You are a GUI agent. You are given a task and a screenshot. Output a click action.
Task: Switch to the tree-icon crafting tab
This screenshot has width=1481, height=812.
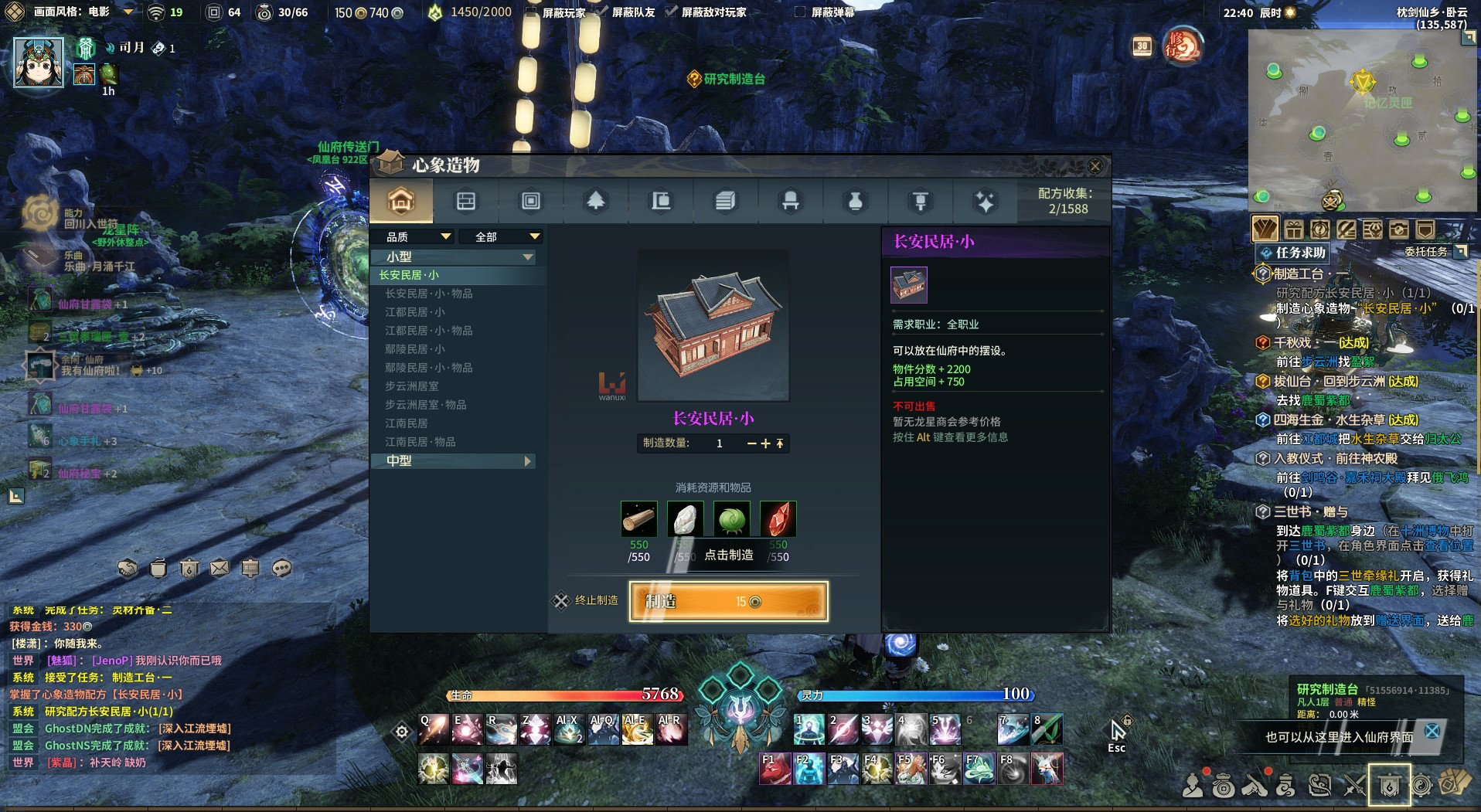595,202
